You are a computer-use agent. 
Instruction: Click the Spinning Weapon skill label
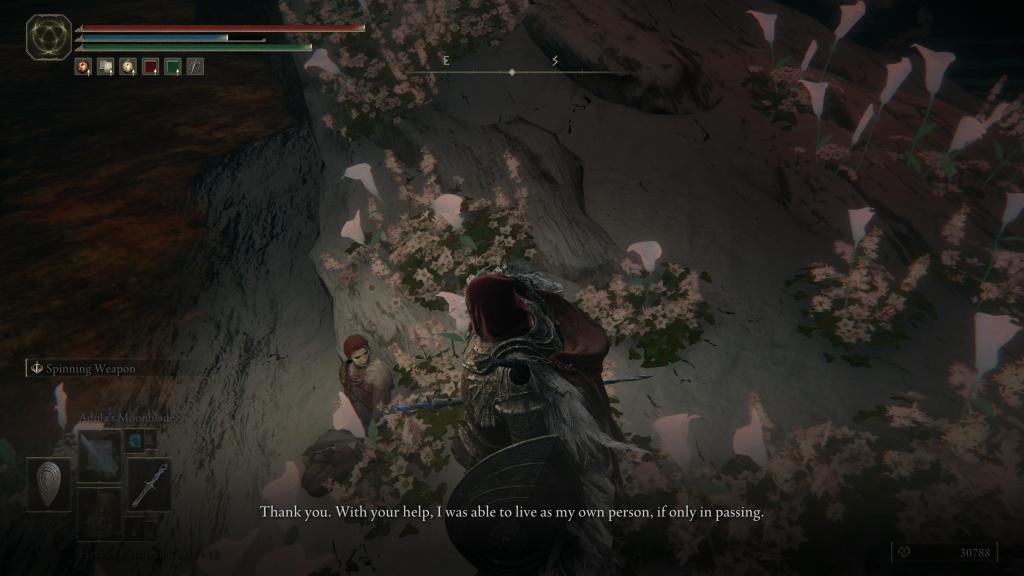pyautogui.click(x=88, y=369)
